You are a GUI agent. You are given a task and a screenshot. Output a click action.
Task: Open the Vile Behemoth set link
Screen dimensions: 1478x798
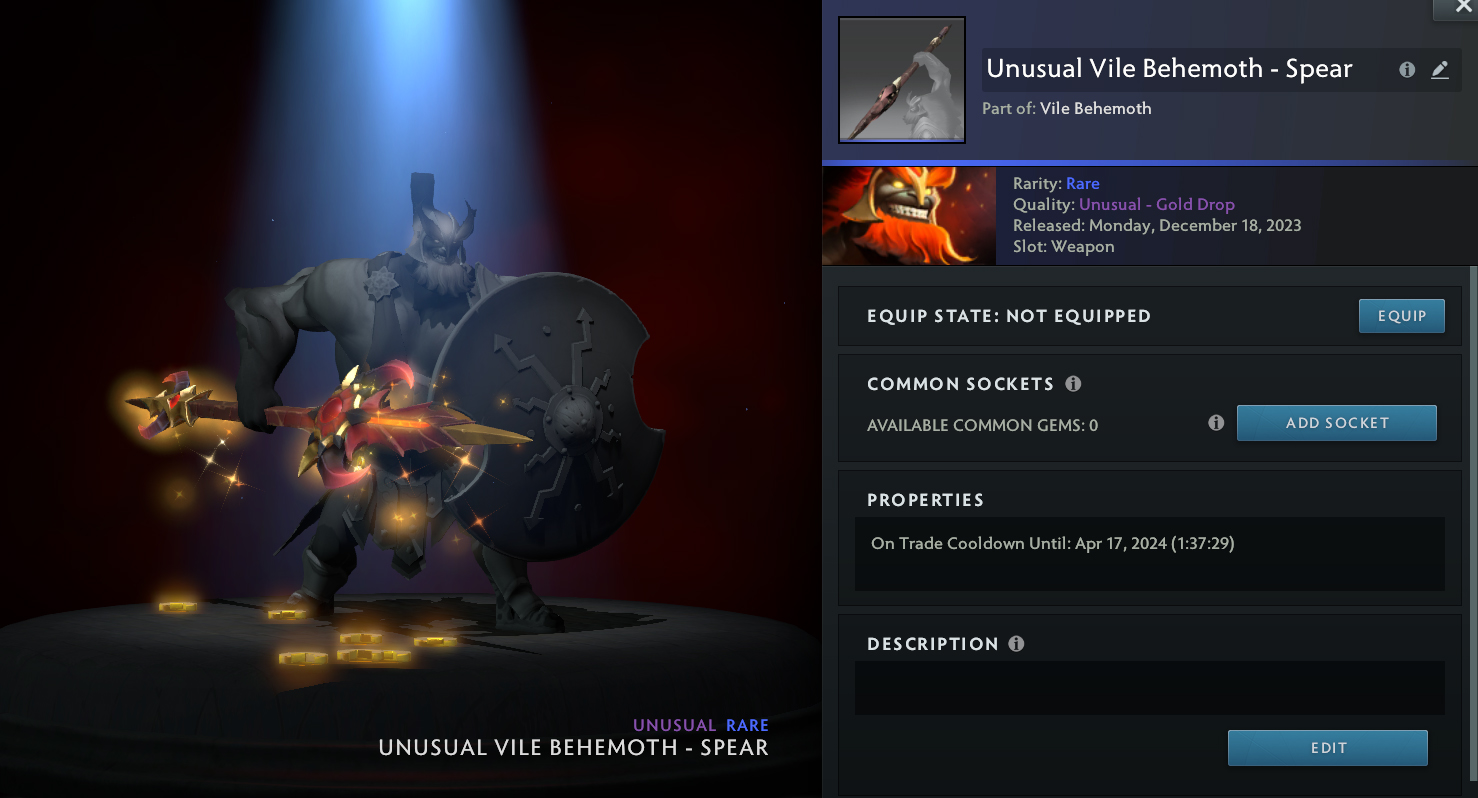coord(1095,108)
